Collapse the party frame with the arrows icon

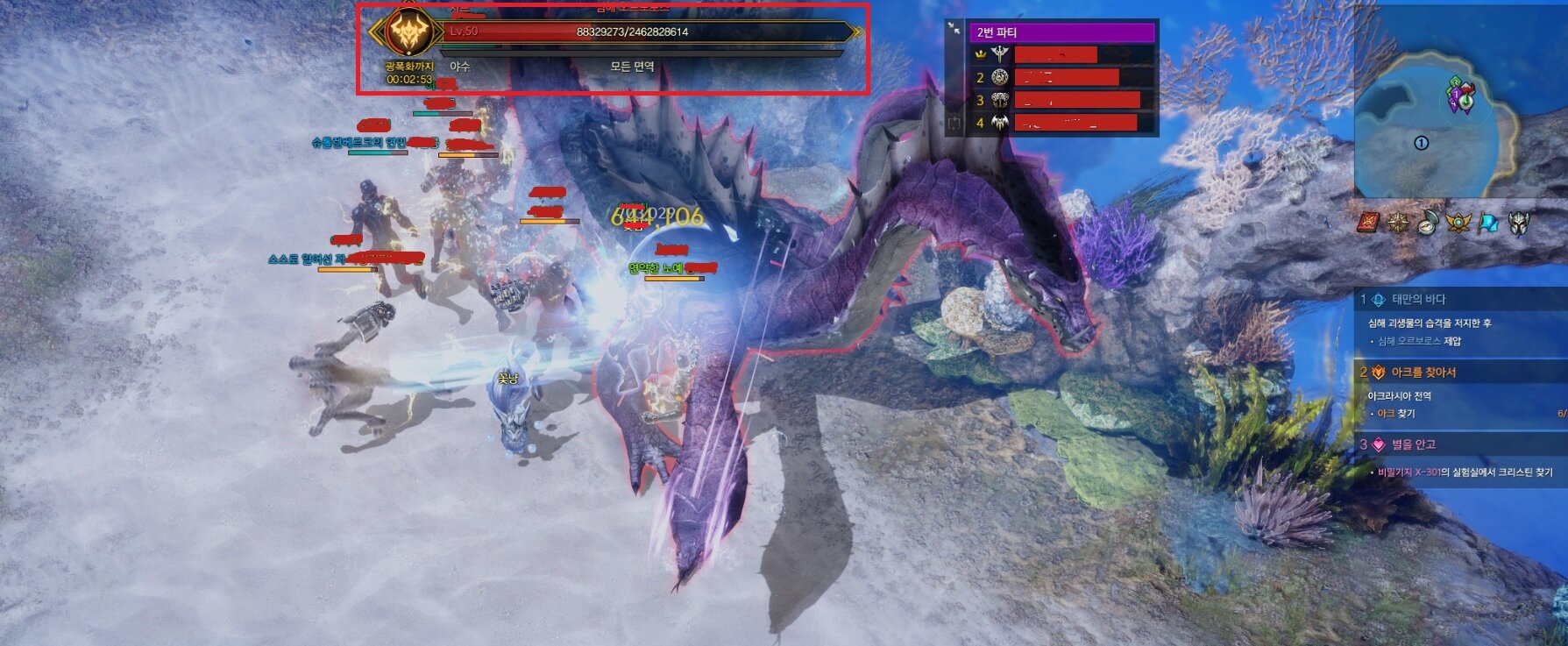(x=954, y=29)
